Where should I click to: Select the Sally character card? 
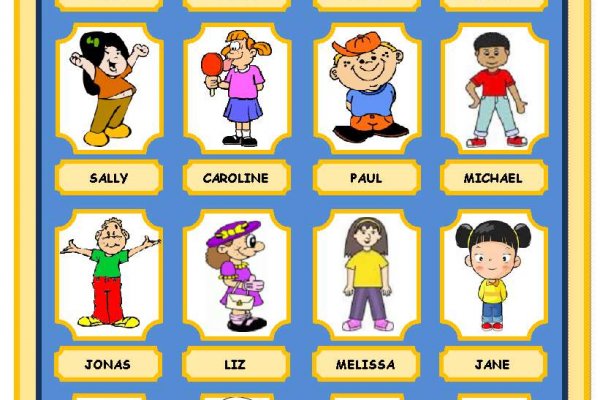pyautogui.click(x=109, y=88)
